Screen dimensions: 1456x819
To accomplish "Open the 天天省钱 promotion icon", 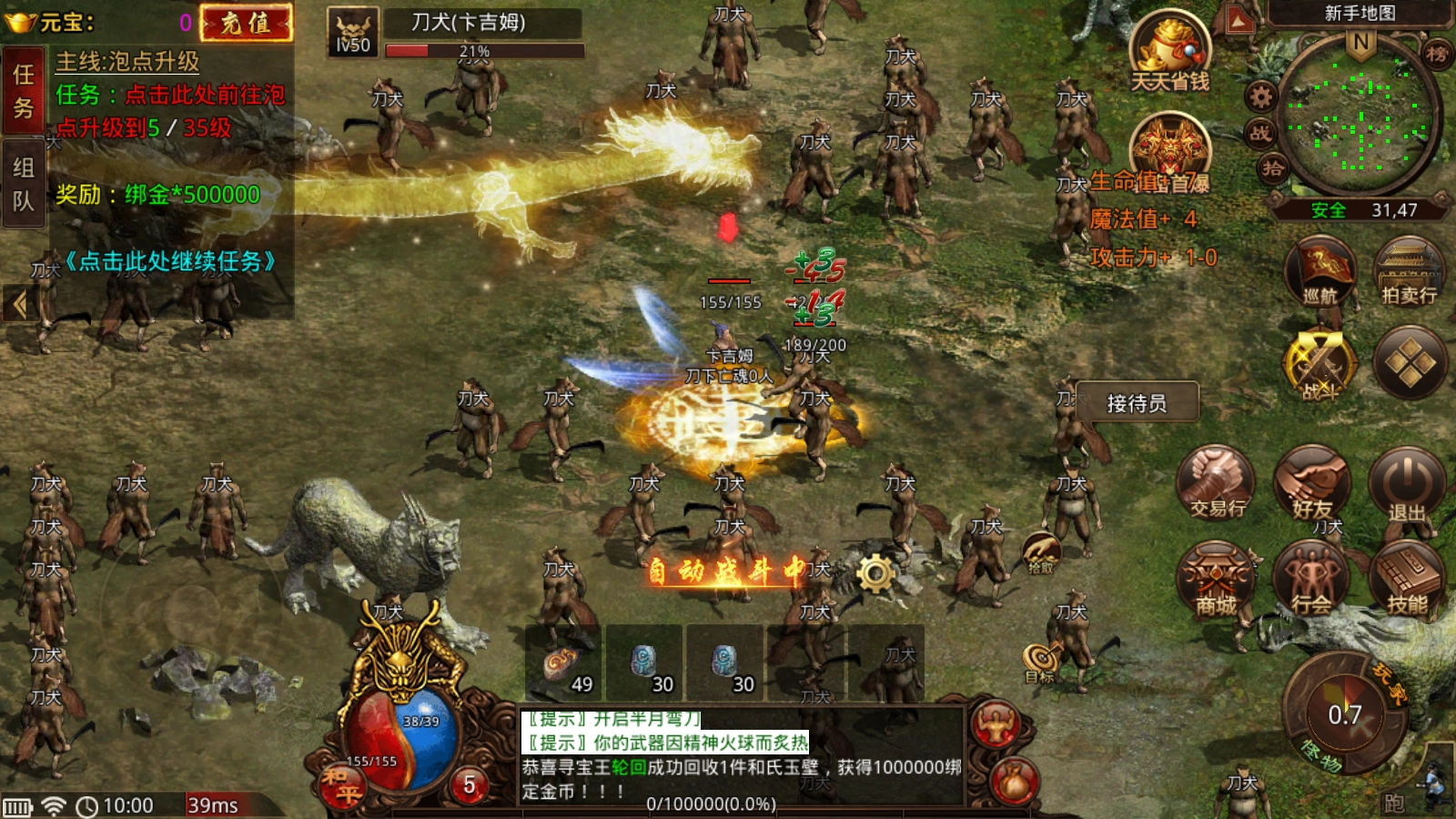I will pos(1169,52).
